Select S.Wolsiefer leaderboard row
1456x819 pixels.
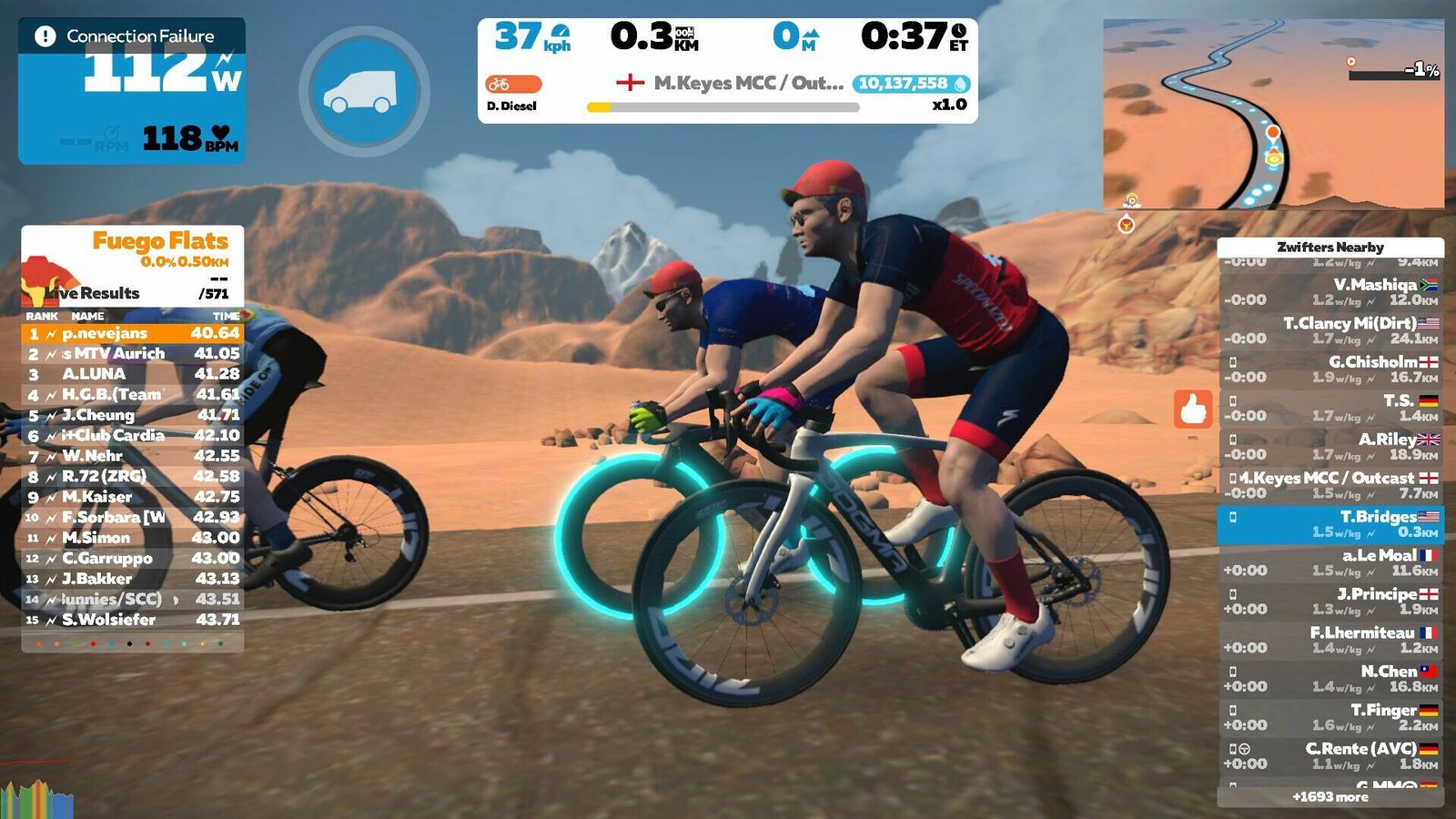coord(133,620)
